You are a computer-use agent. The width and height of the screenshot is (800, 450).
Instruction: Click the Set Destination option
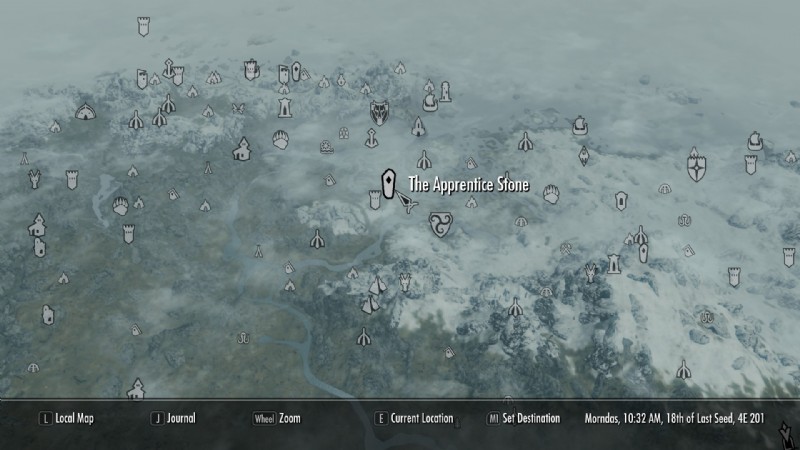530,418
